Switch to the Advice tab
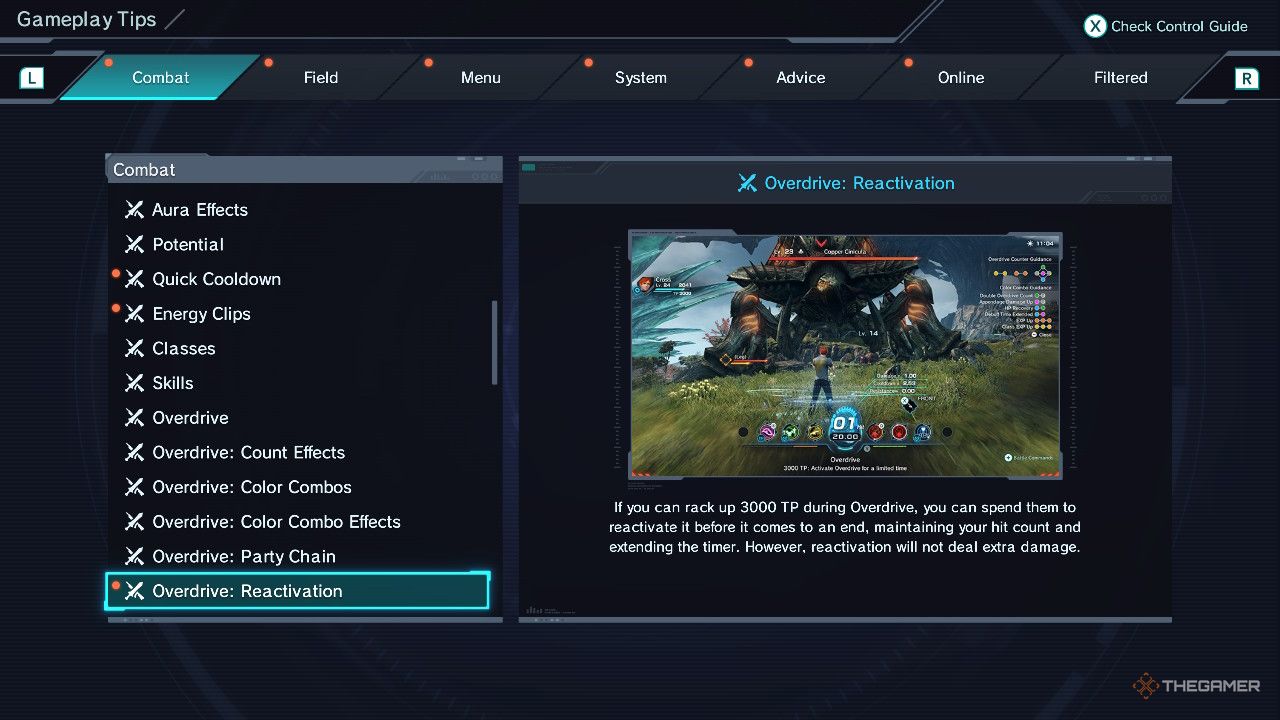The width and height of the screenshot is (1280, 720). point(800,77)
